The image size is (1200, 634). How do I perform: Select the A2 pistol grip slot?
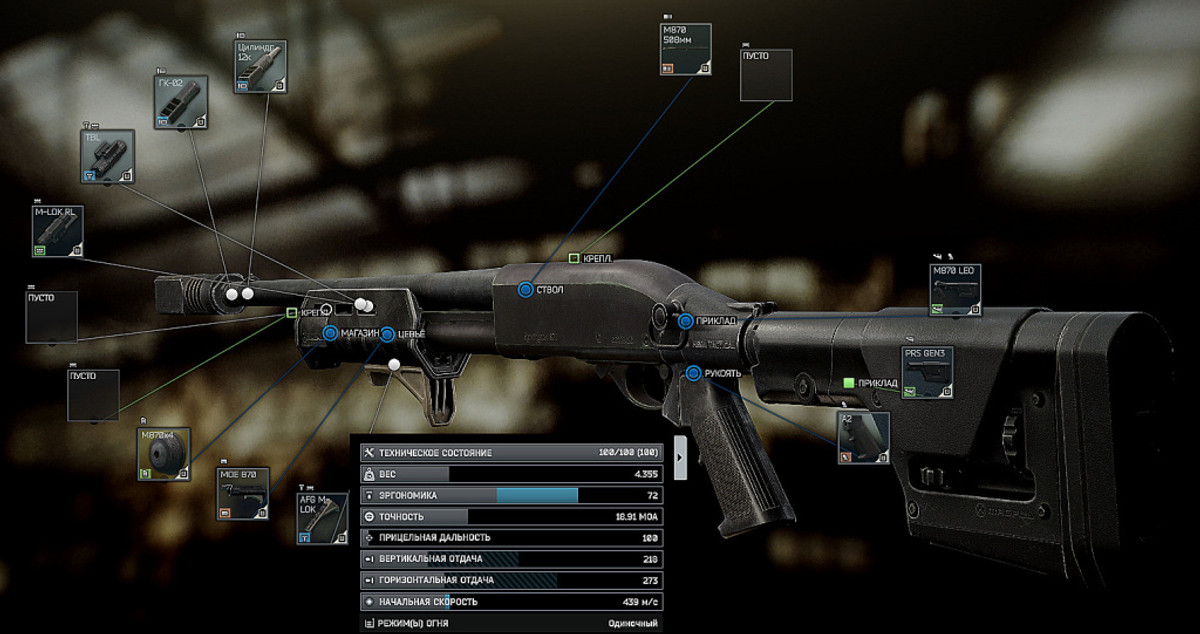pos(863,437)
